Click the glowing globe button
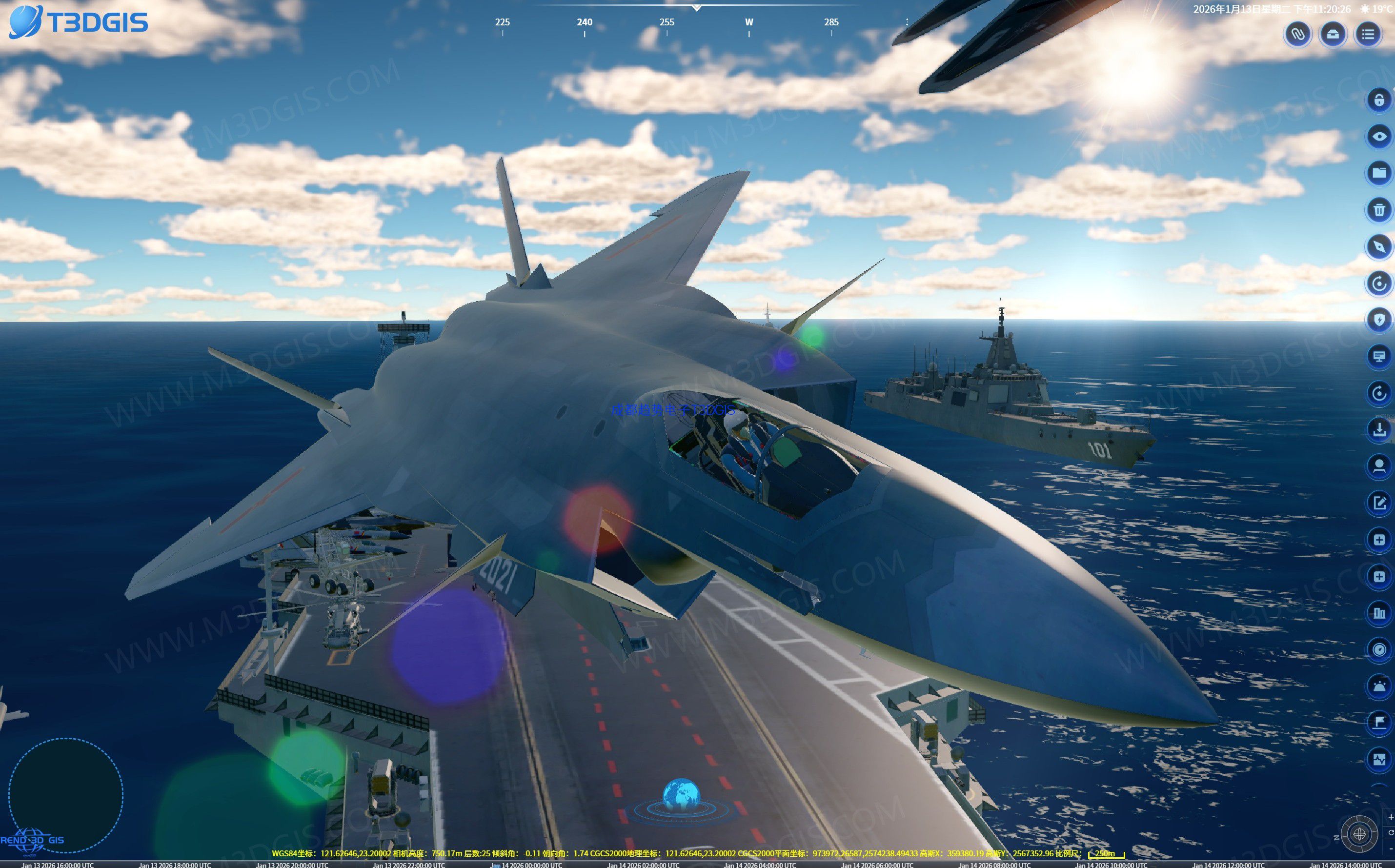1395x868 pixels. pyautogui.click(x=681, y=797)
